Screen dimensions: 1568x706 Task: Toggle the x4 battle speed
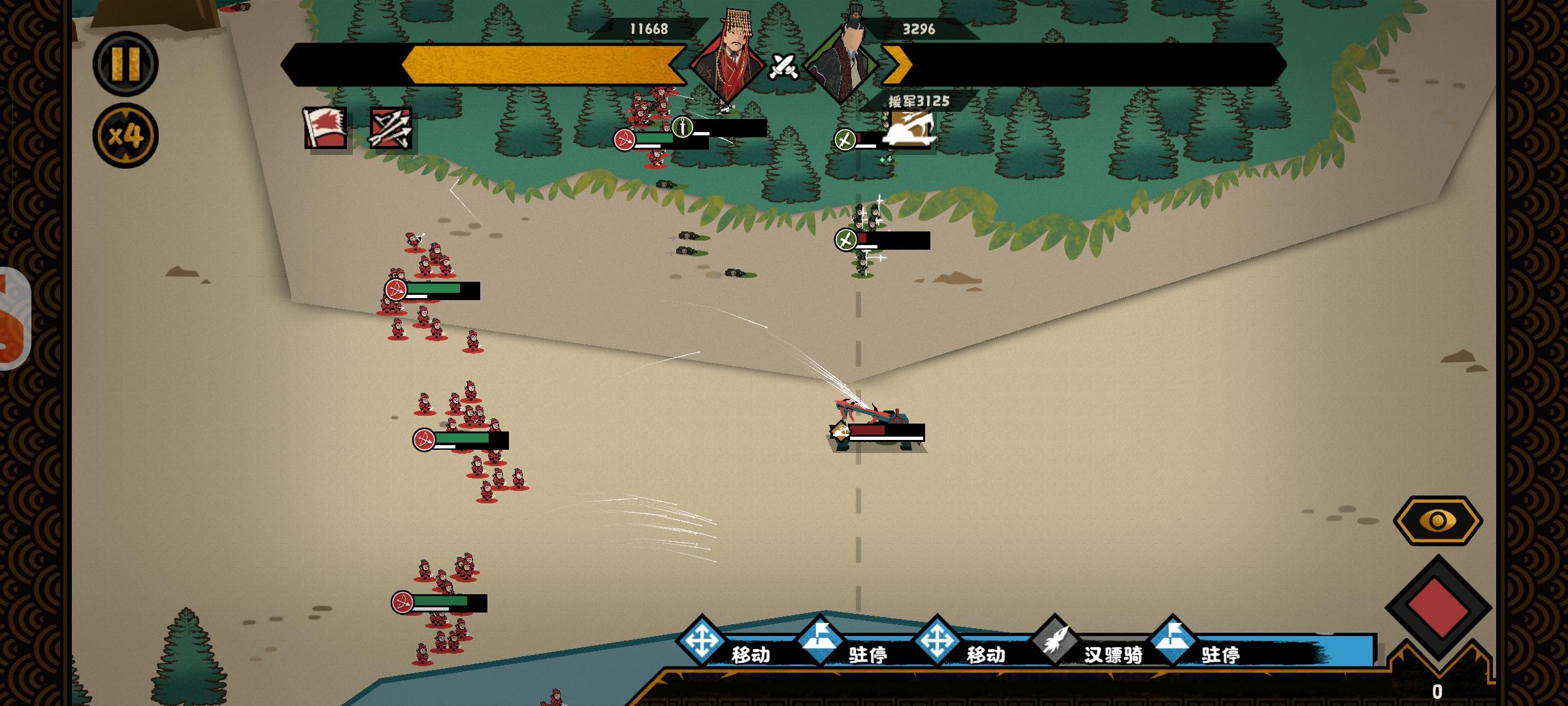[x=125, y=136]
